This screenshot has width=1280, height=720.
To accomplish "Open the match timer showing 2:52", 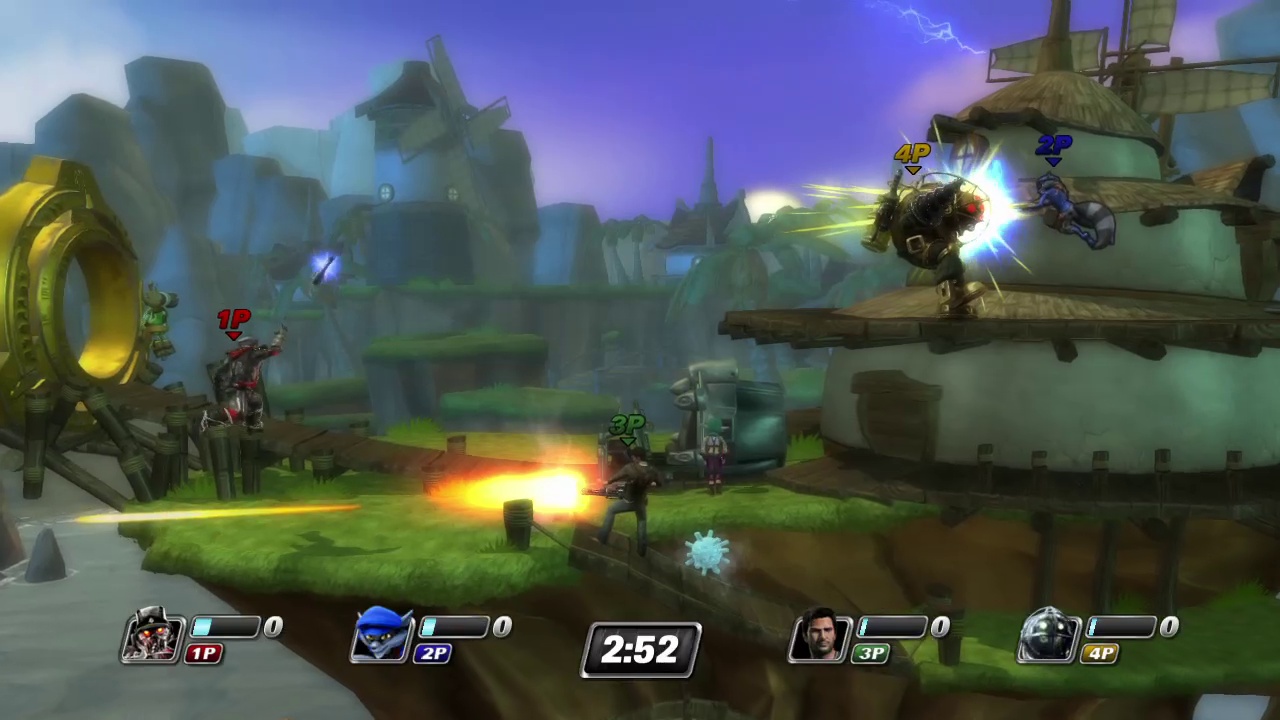I will (640, 650).
